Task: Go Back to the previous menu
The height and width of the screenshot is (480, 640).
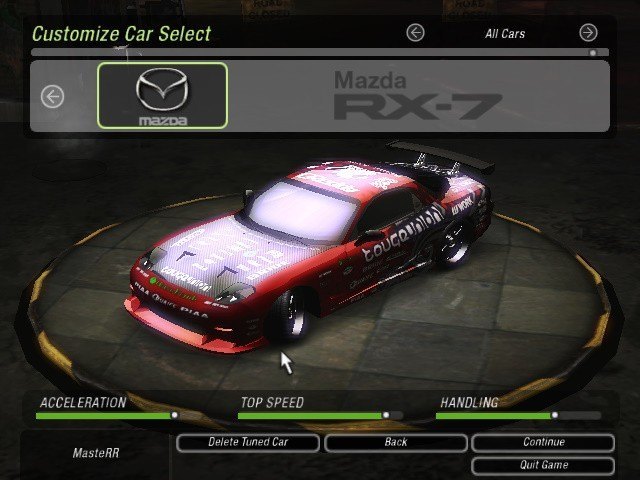Action: [395, 442]
